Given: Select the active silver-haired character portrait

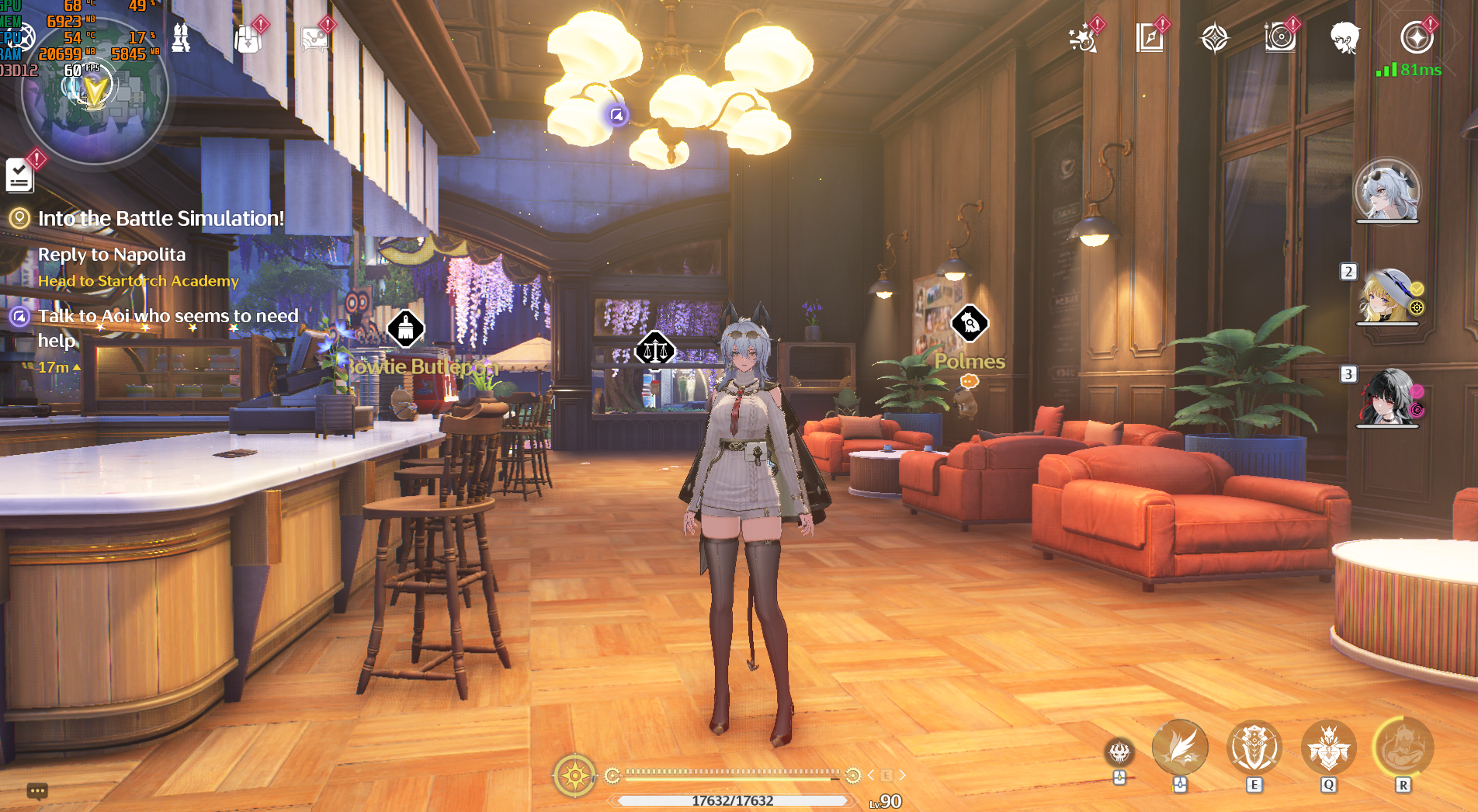Looking at the screenshot, I should [x=1387, y=191].
